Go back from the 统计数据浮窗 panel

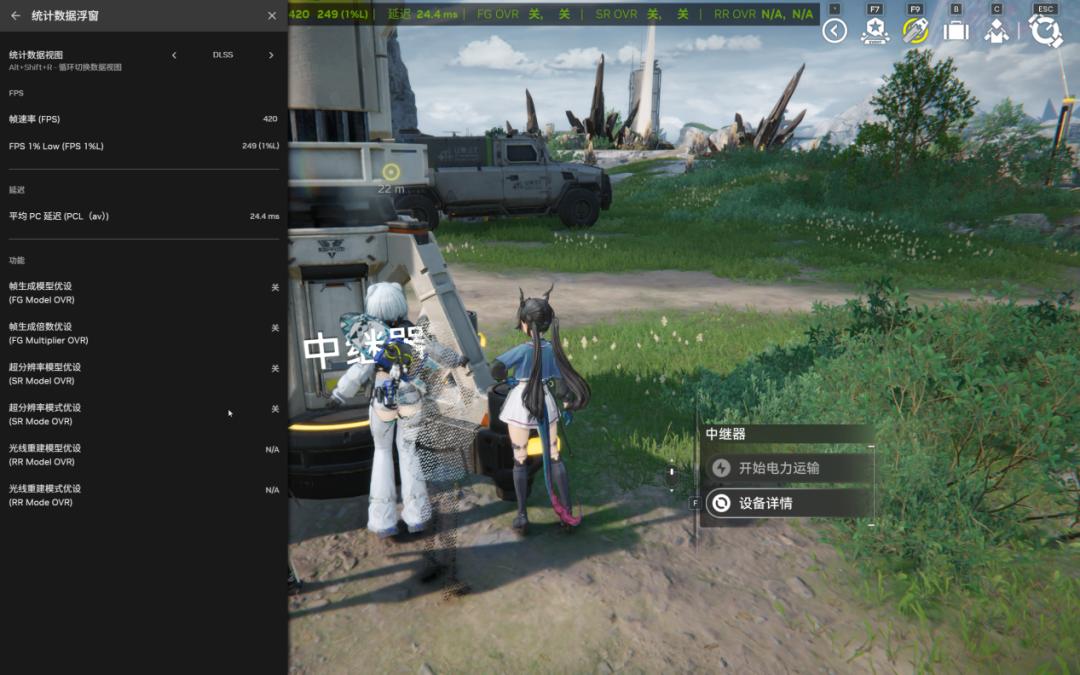15,16
